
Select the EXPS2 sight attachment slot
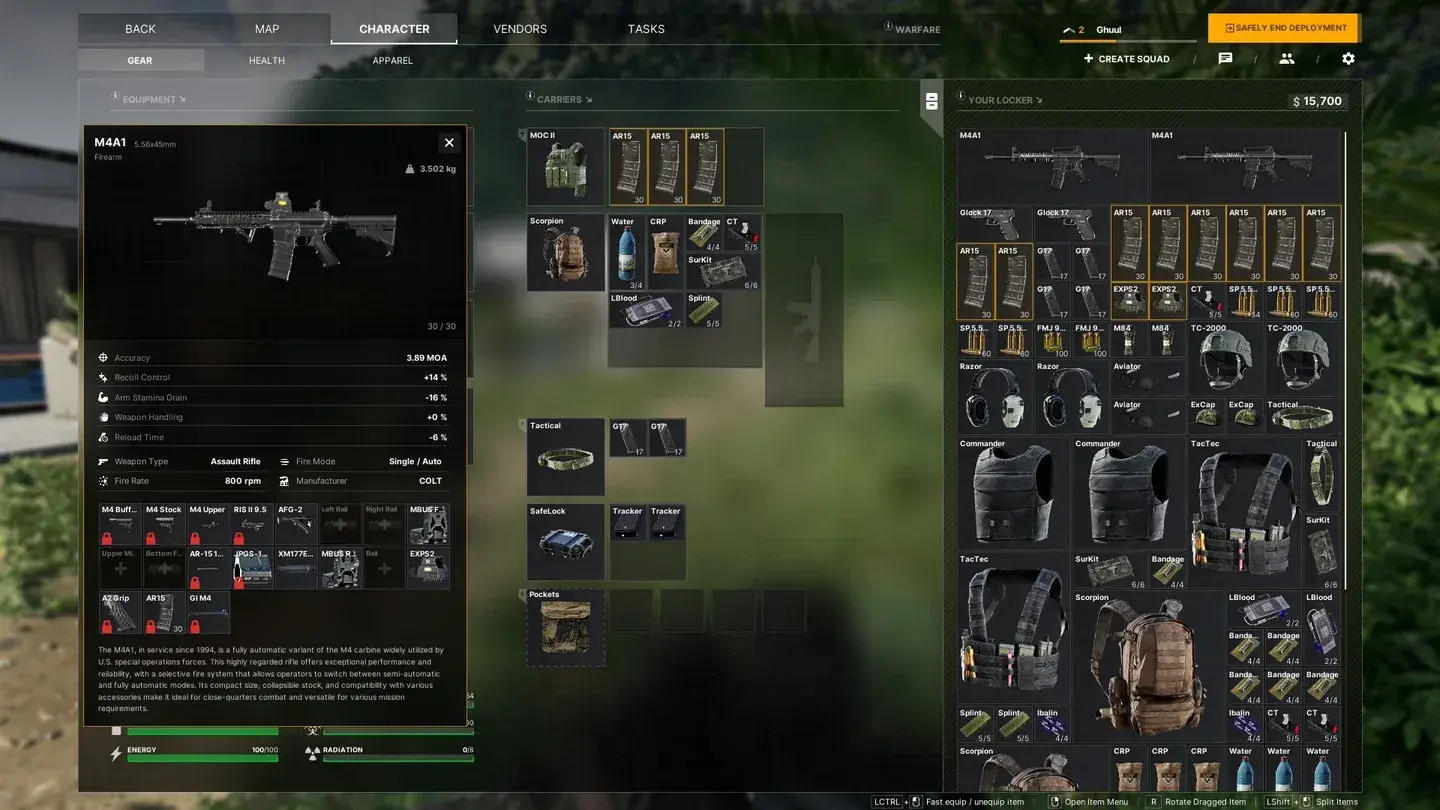[429, 567]
